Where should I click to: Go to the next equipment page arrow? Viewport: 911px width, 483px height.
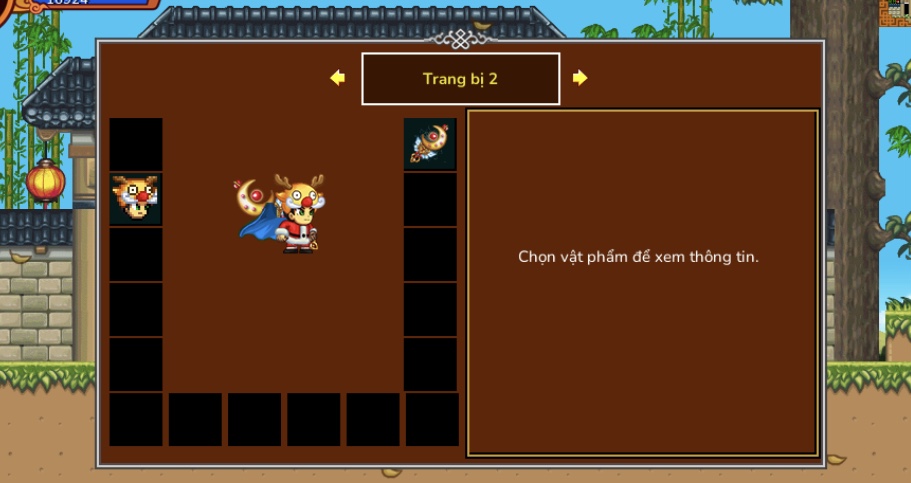point(580,78)
